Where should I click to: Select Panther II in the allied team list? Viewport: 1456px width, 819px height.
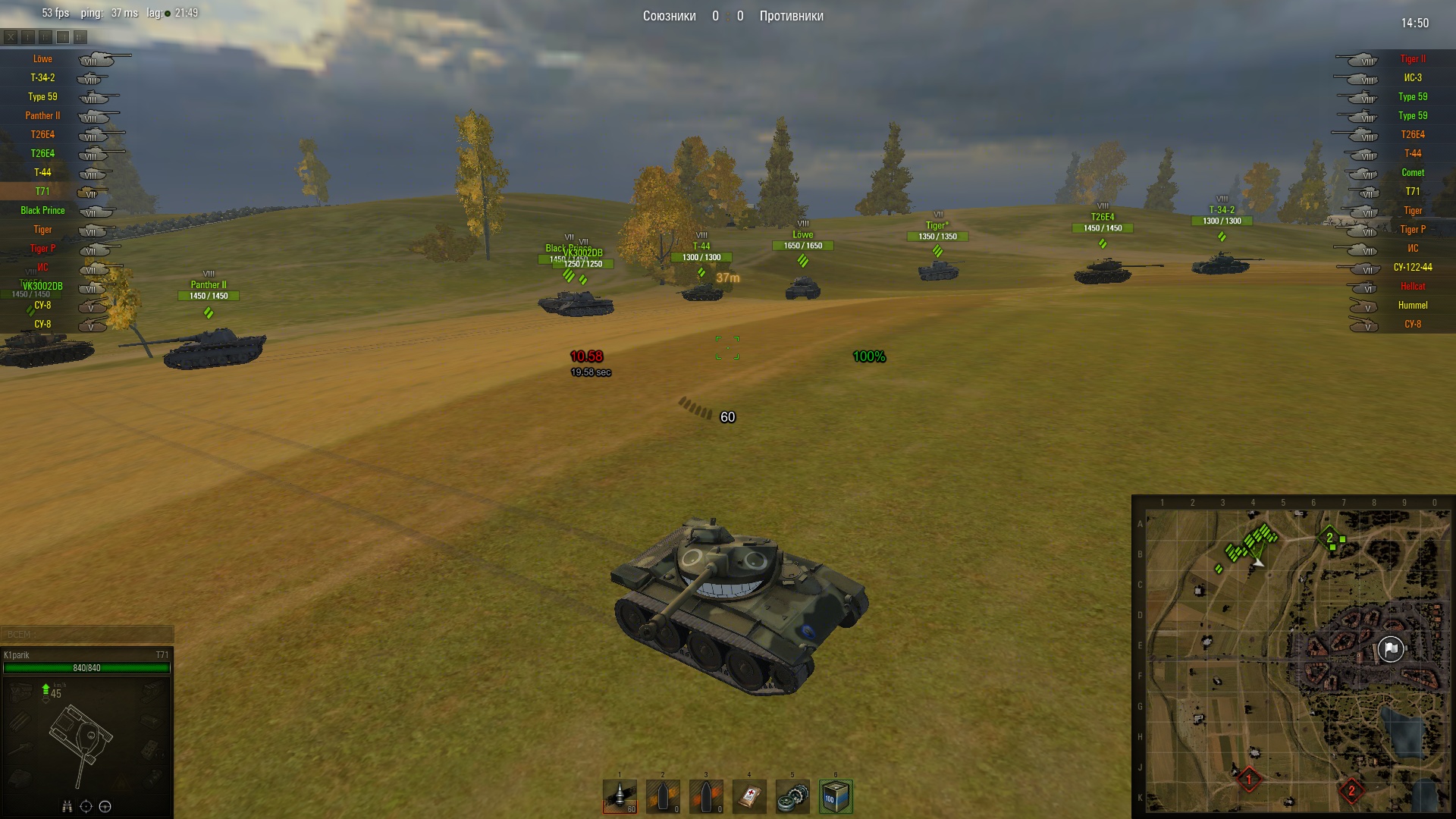(42, 116)
